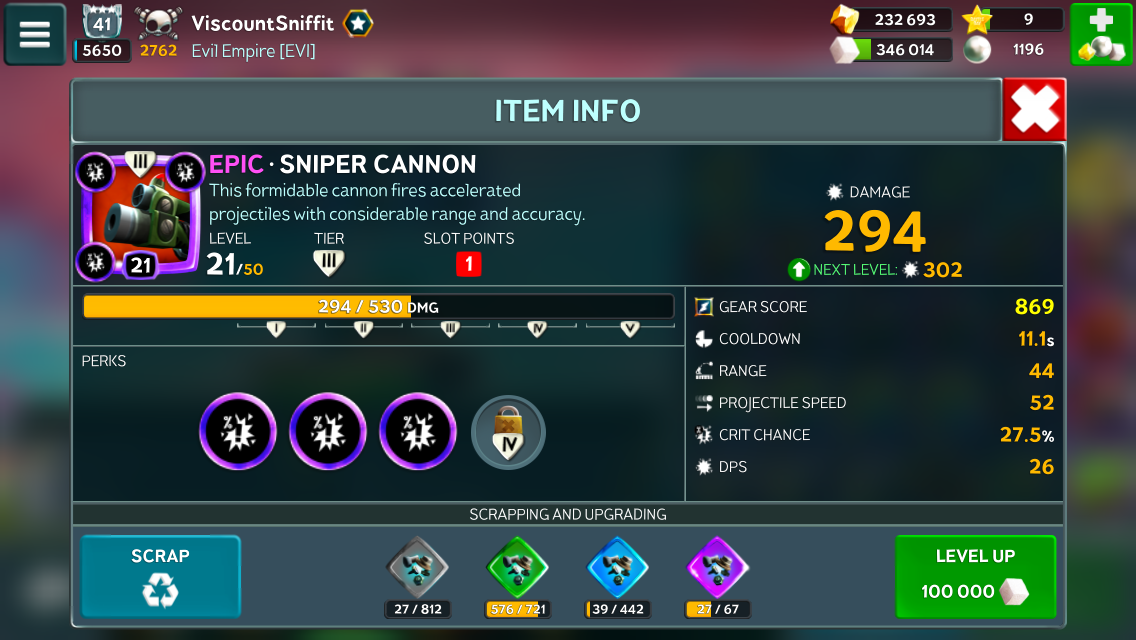This screenshot has height=640, width=1136.
Task: Scrap the Sniper Cannon
Action: tap(160, 576)
